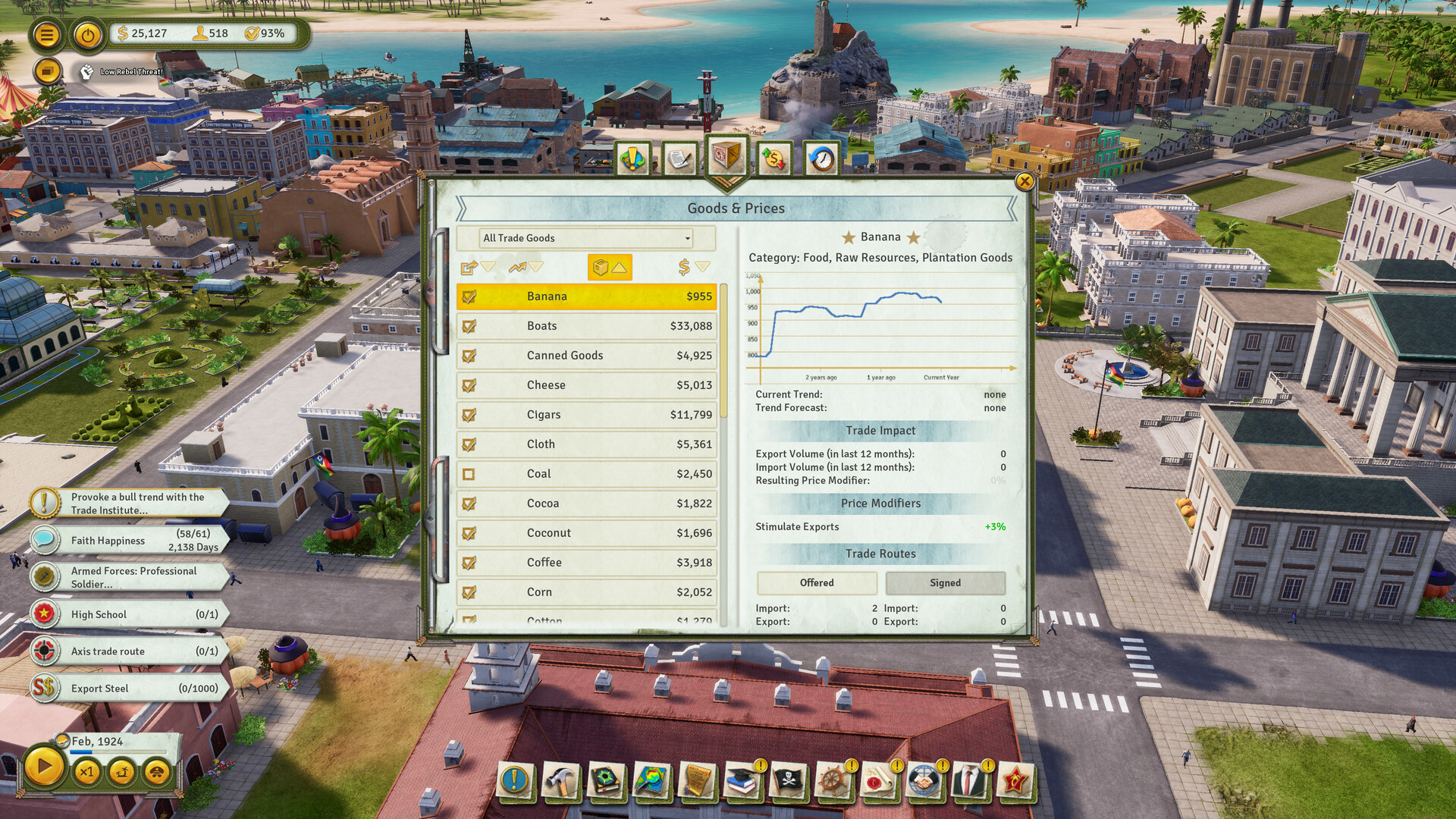Switch to the clock history tab
Viewport: 1456px width, 819px height.
click(821, 157)
